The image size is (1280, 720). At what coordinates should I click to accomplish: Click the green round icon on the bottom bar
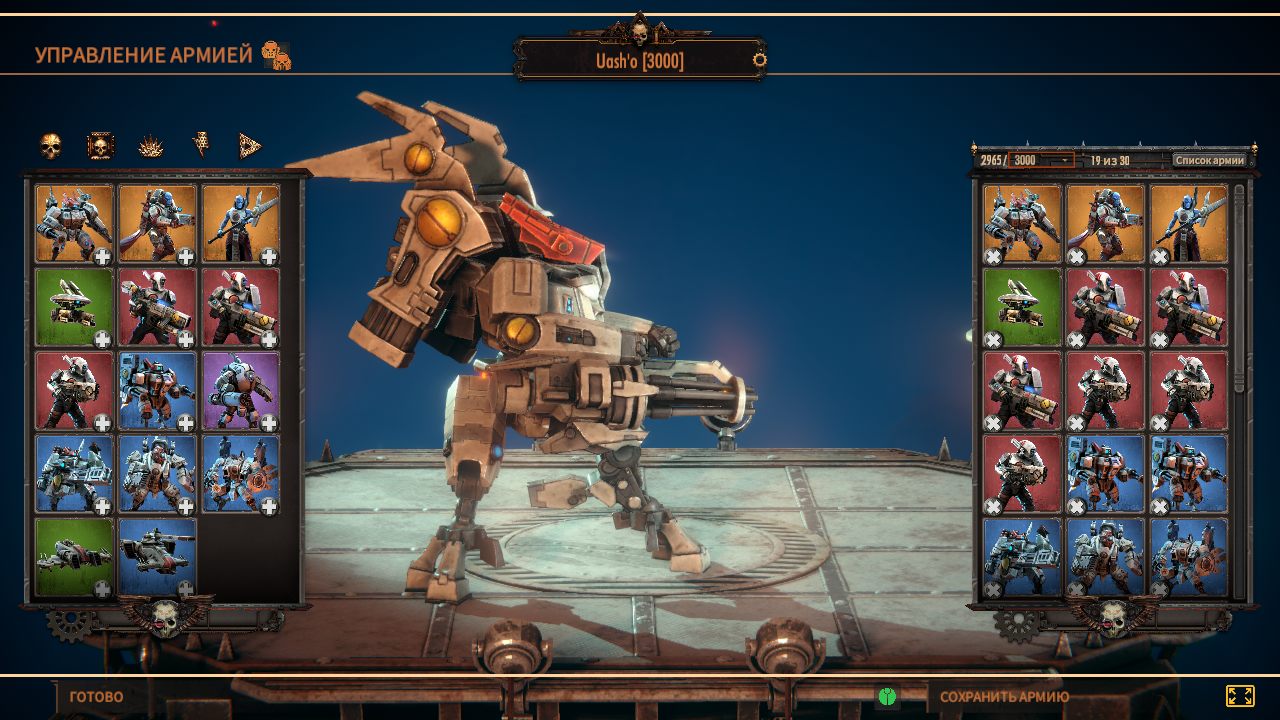click(887, 696)
